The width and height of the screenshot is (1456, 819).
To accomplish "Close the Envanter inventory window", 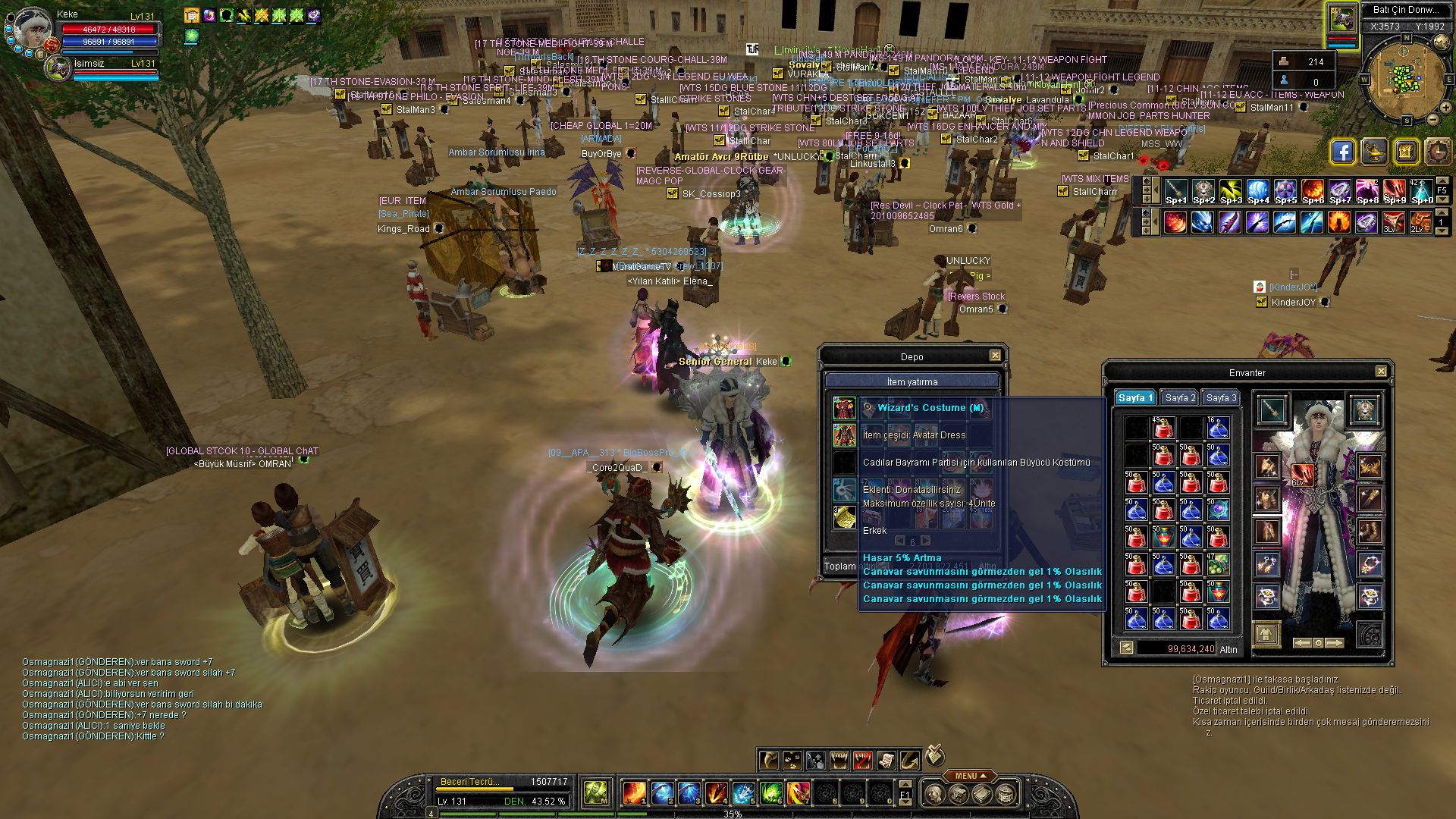I will click(1381, 372).
